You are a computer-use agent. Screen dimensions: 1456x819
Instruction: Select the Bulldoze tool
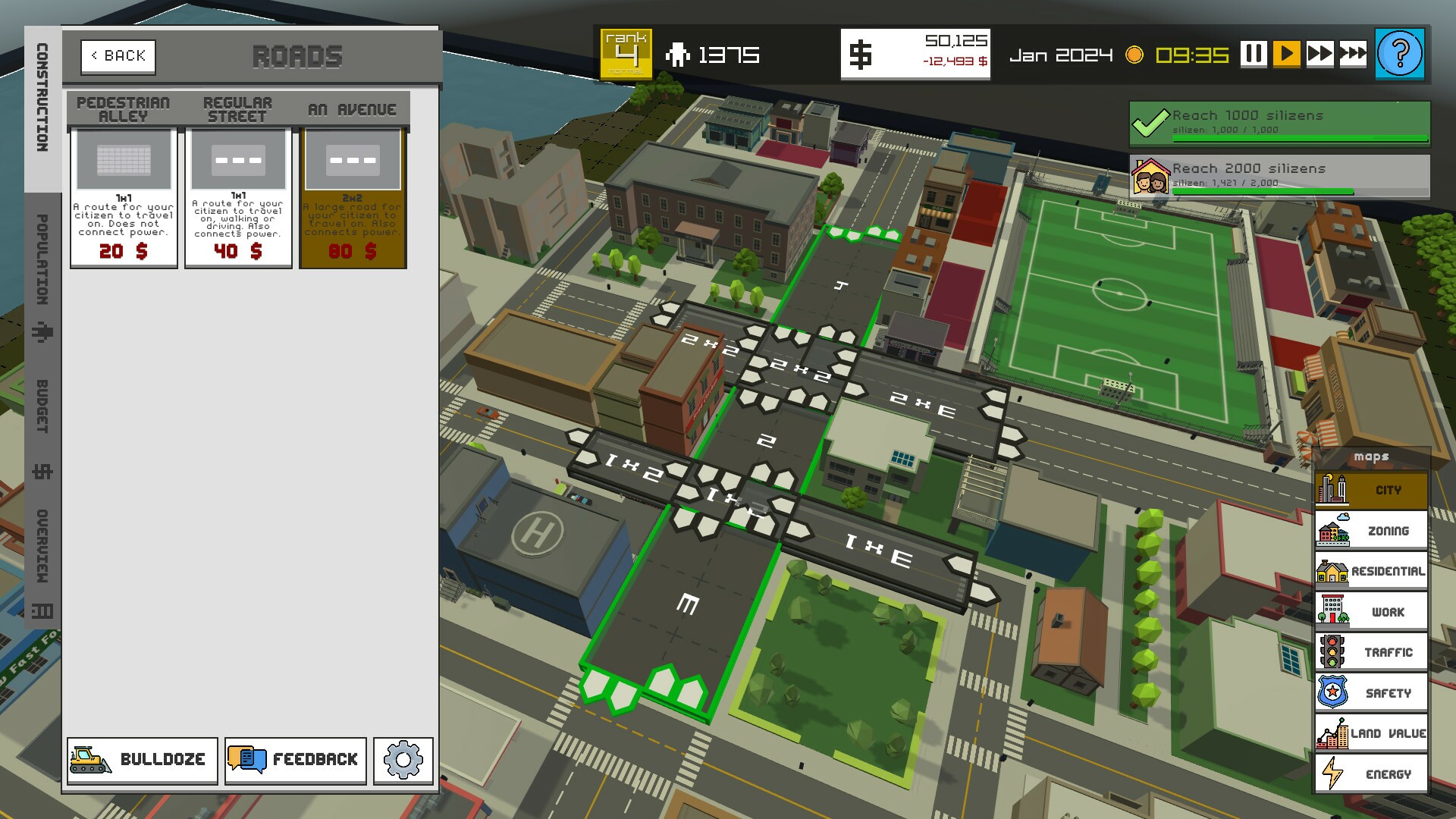pos(141,760)
